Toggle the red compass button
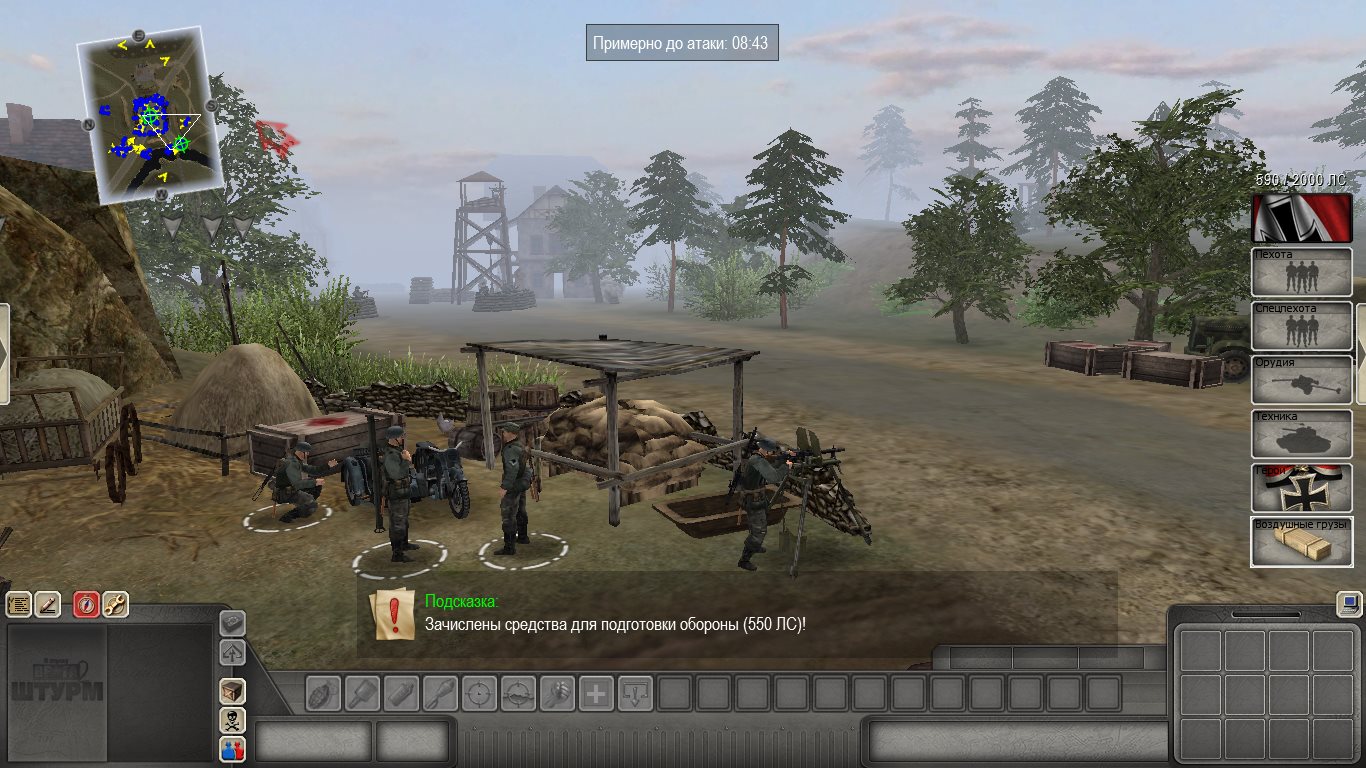This screenshot has width=1366, height=768. [86, 604]
